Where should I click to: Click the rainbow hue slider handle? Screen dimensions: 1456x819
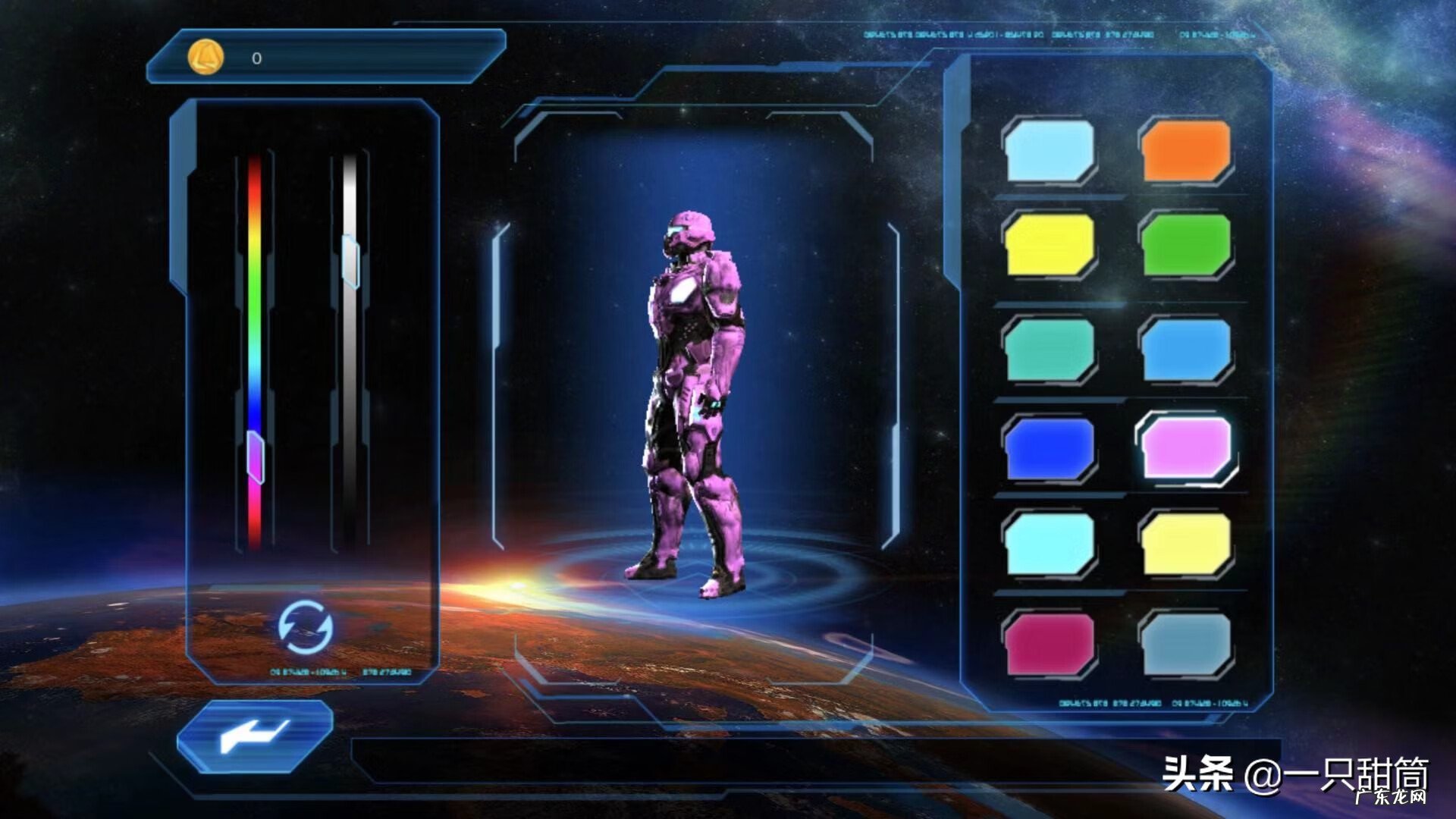coord(256,457)
